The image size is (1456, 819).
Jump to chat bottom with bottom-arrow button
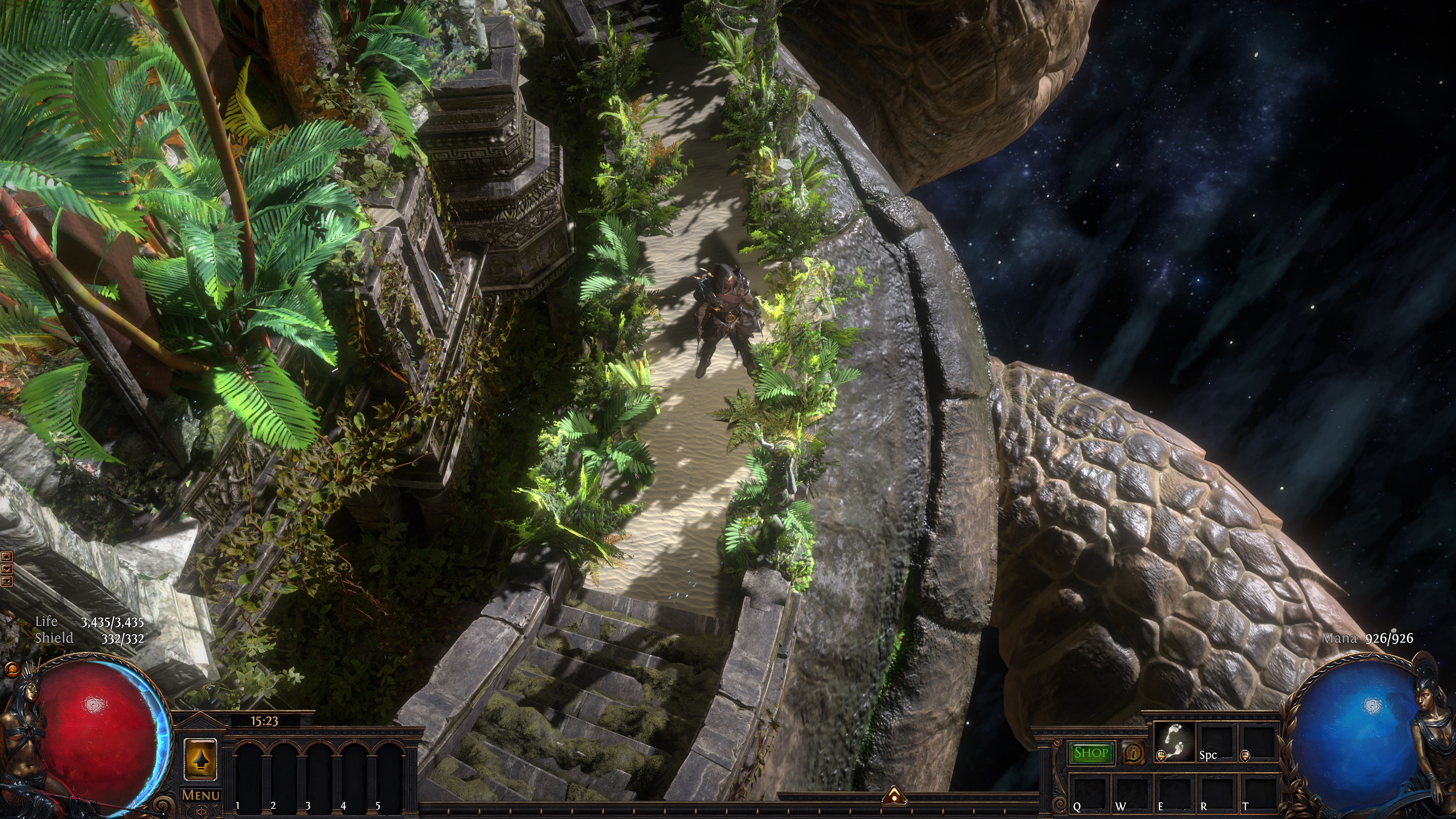7,581
